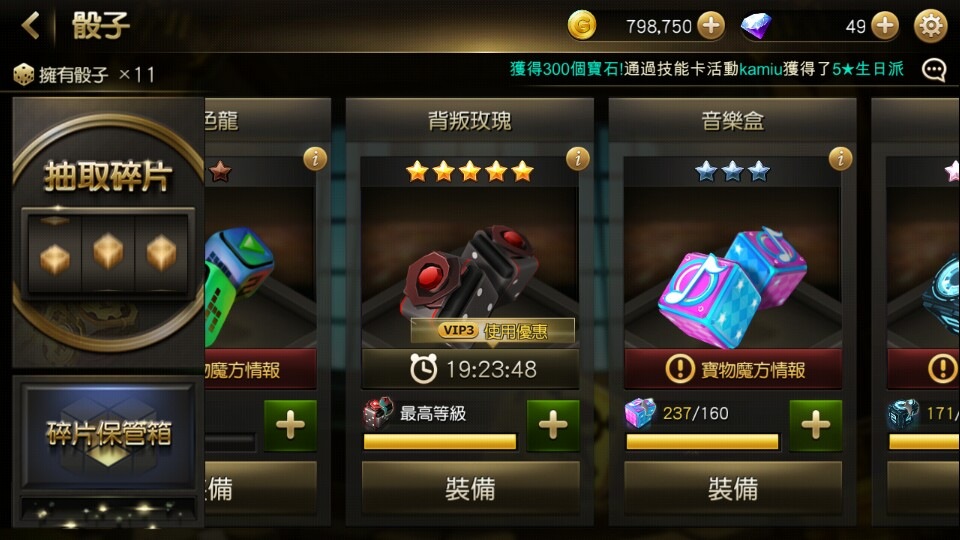Buy more gems with the plus button
The height and width of the screenshot is (540, 960).
coord(885,26)
